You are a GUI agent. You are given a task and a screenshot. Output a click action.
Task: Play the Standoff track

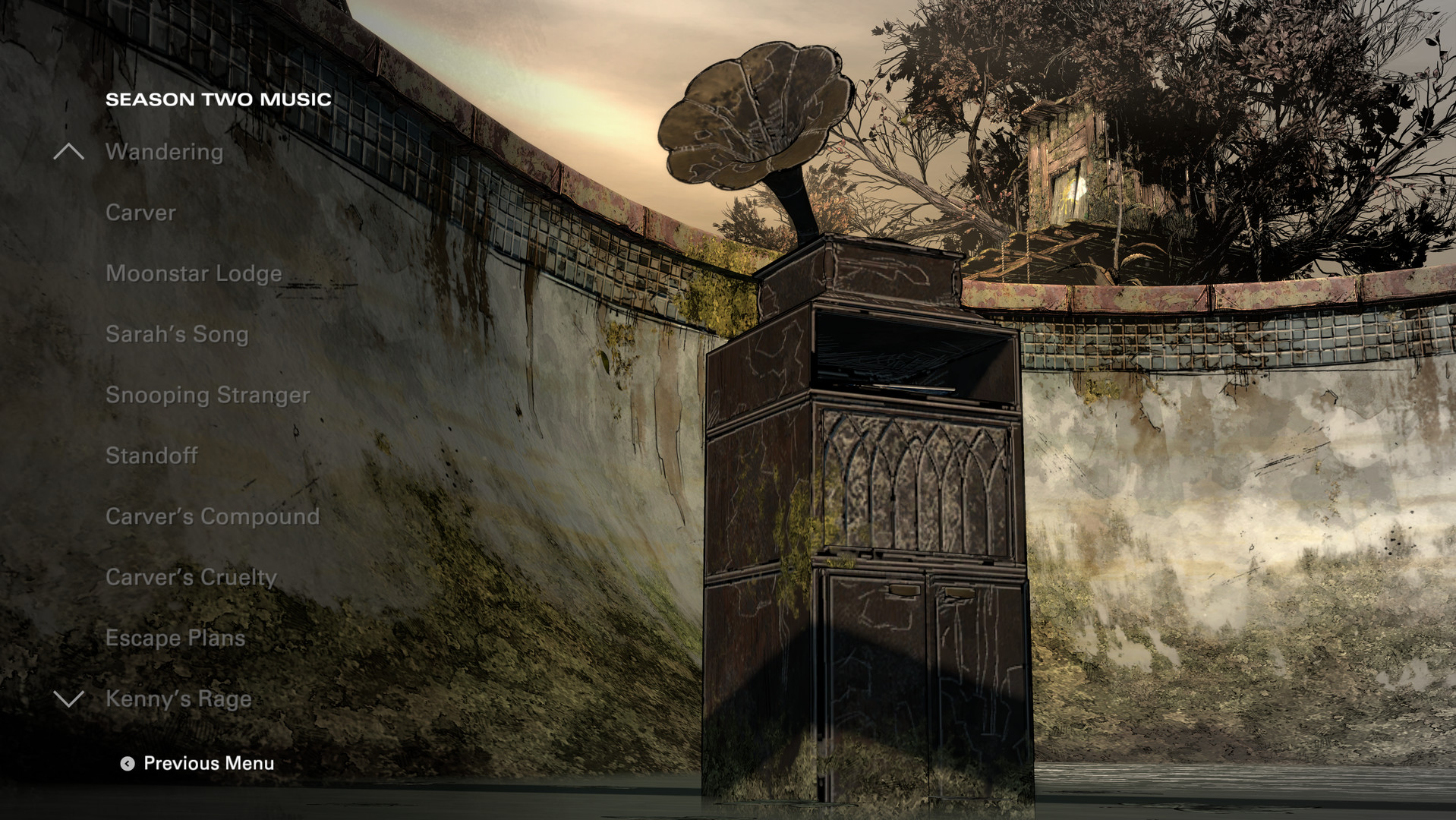pos(152,456)
